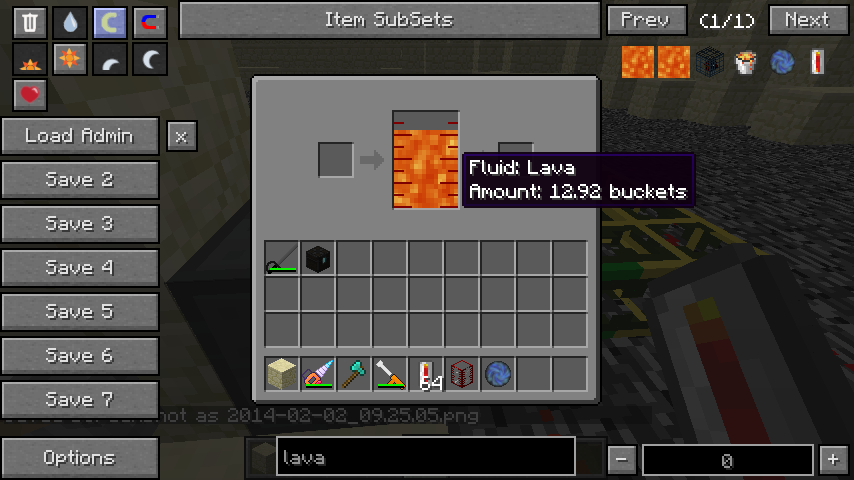This screenshot has width=854, height=480.
Task: Decrease item quantity with the minus button
Action: coord(622,459)
